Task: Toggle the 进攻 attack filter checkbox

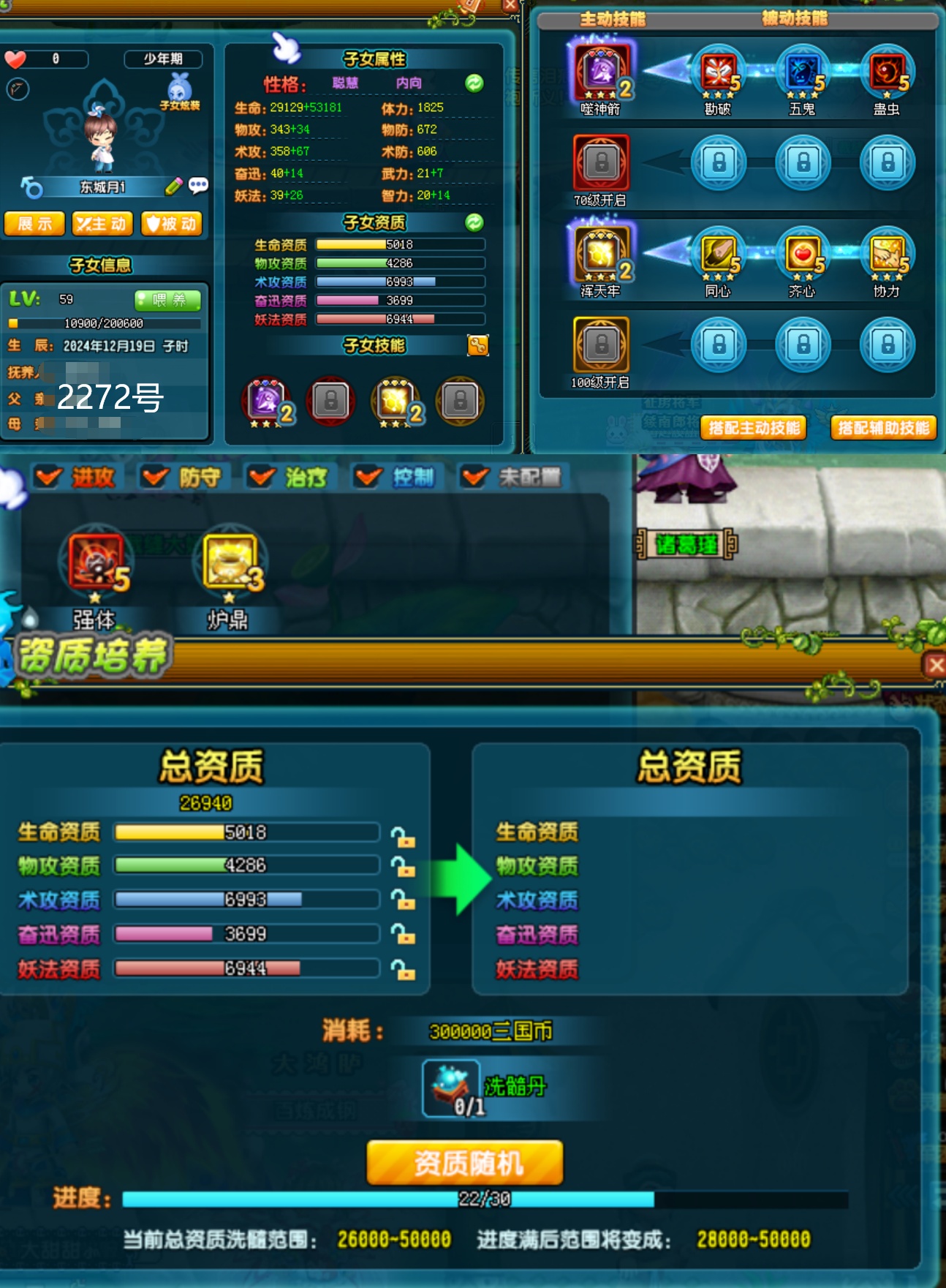Action: (x=49, y=478)
